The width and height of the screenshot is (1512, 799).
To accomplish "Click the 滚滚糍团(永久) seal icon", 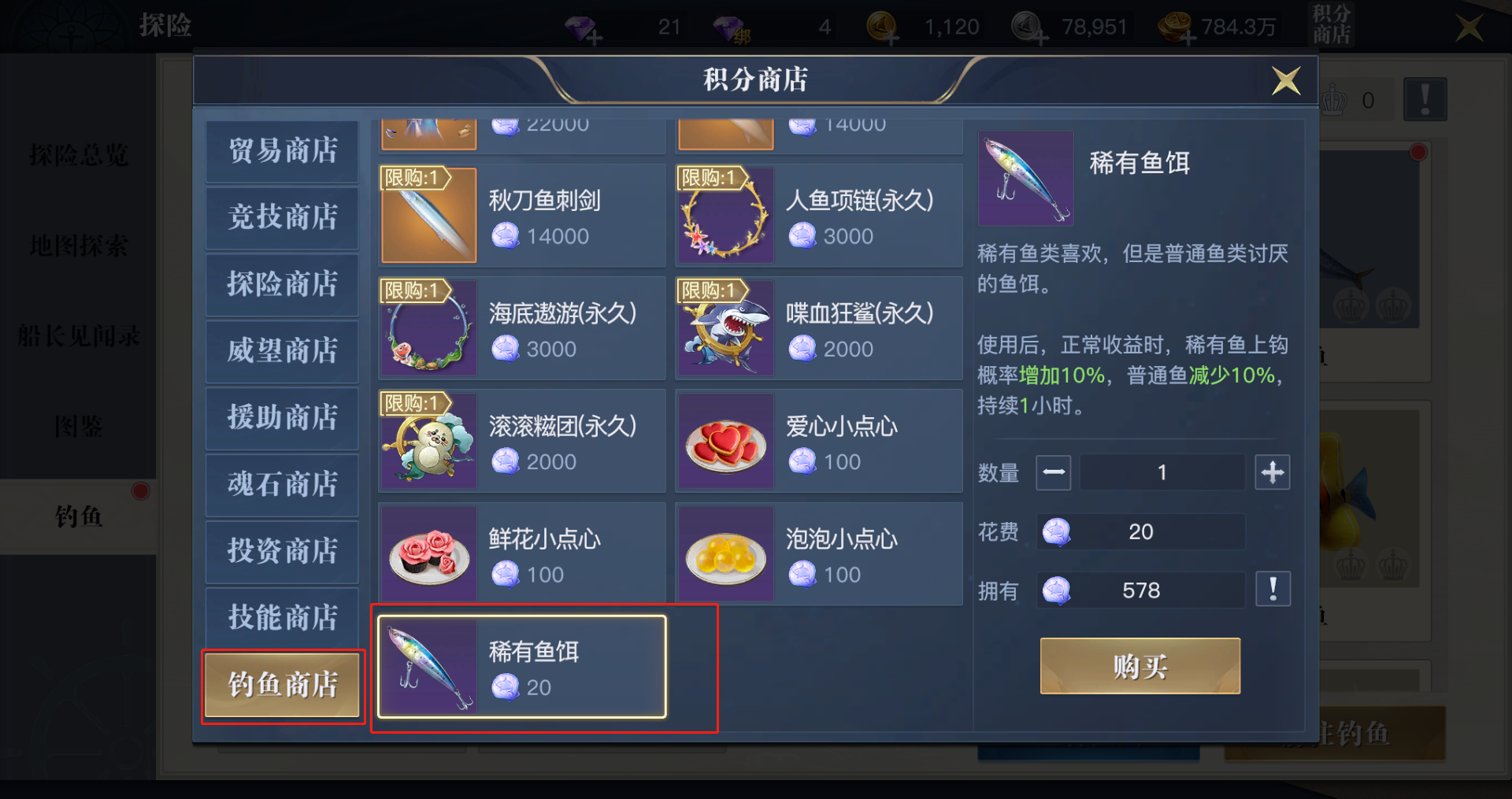I will coord(428,440).
